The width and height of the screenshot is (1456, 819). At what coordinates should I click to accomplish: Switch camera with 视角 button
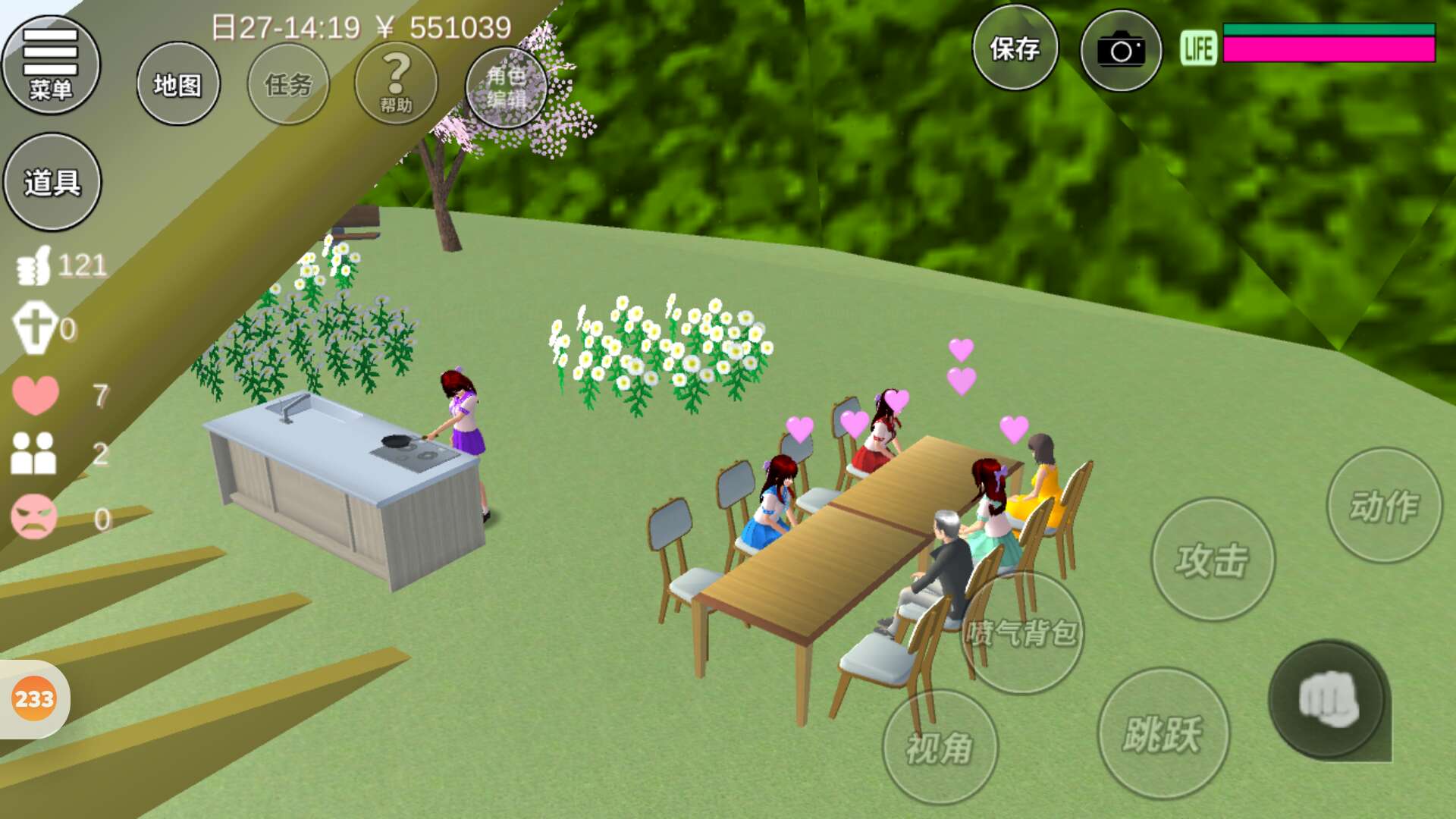click(940, 748)
